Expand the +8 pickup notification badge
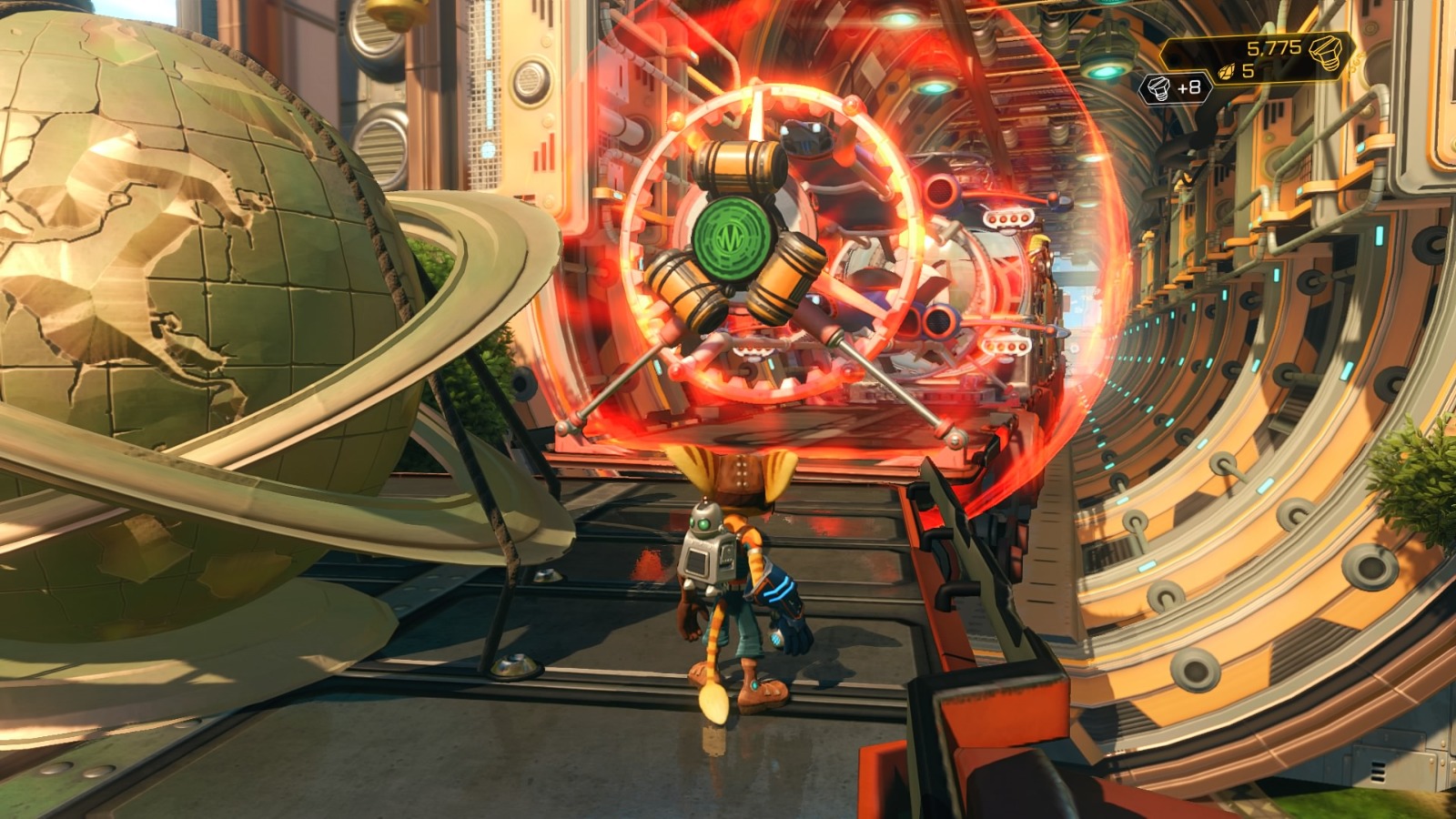 pyautogui.click(x=1174, y=89)
